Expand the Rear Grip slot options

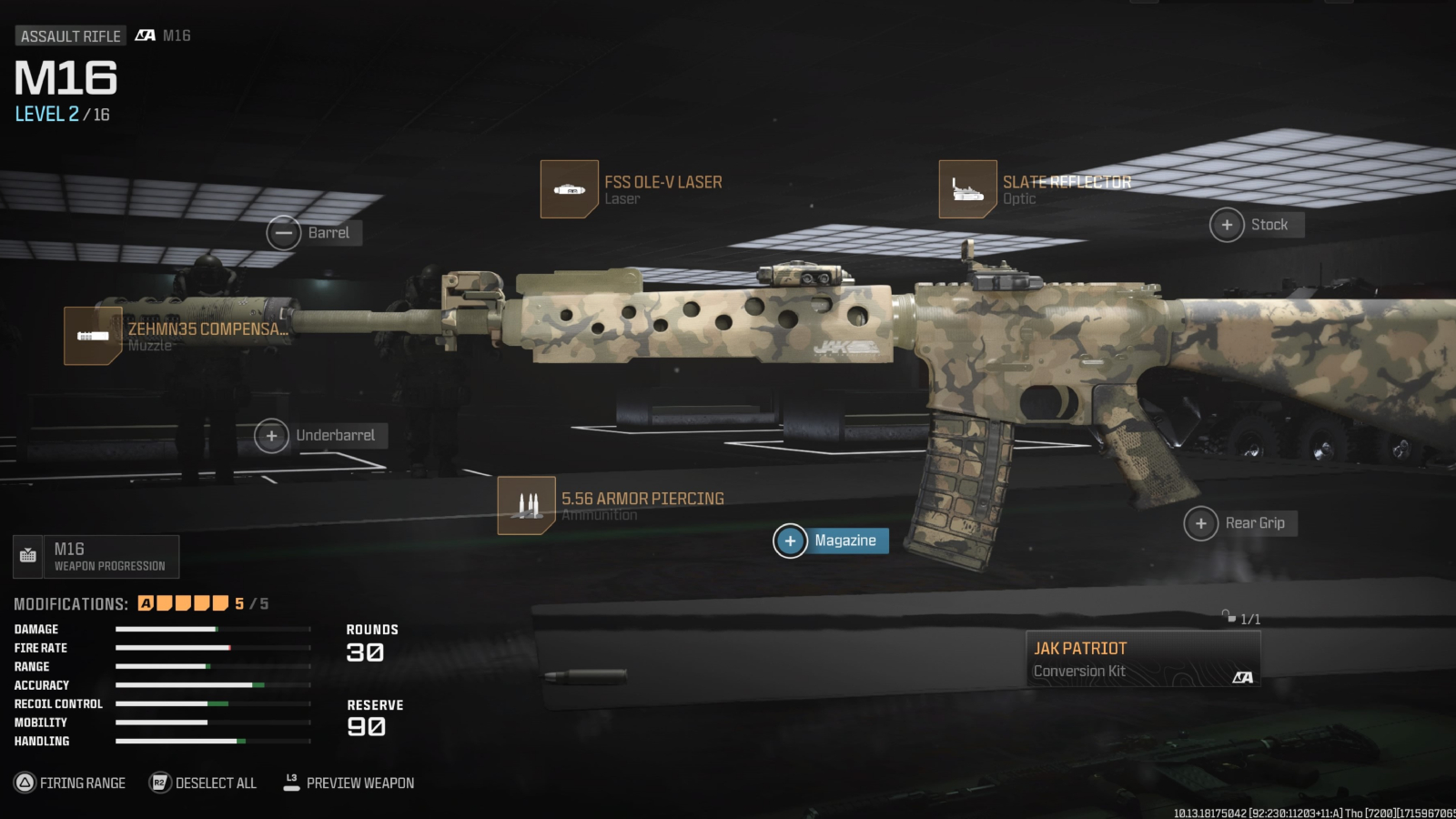(1200, 523)
